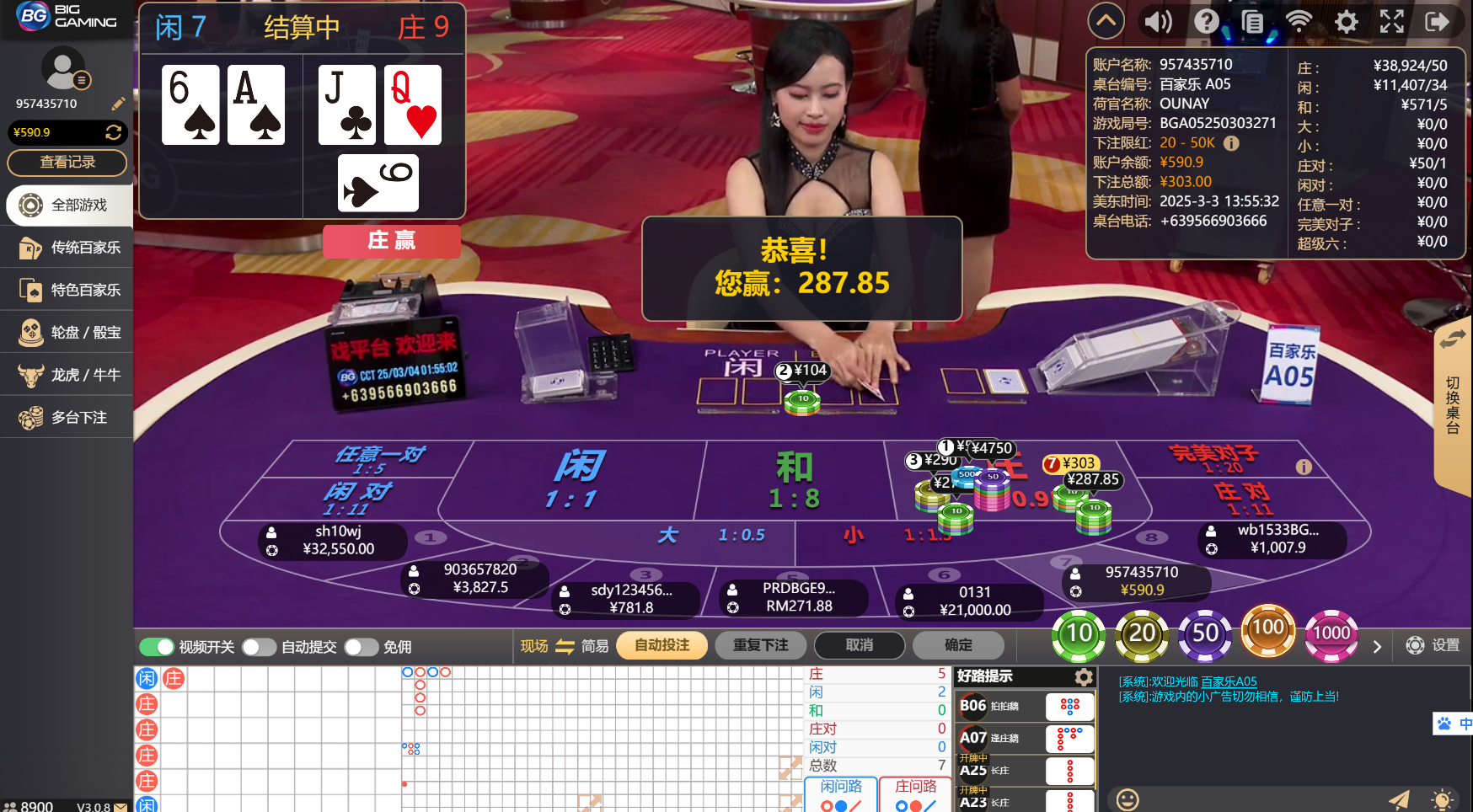Viewport: 1473px width, 812px height.
Task: Expand more chips with the right arrow
Action: pos(1378,647)
